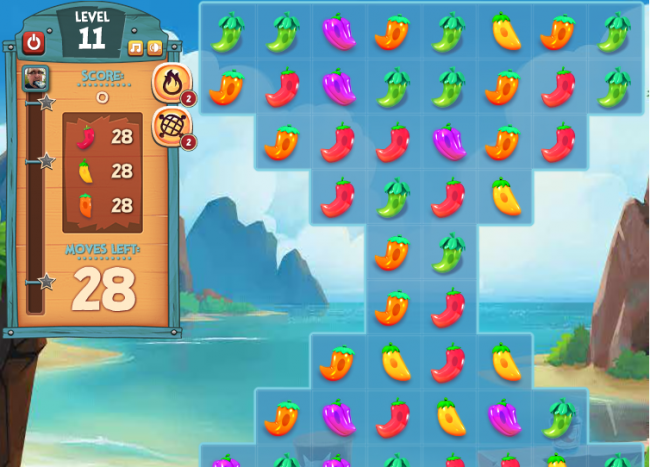Image resolution: width=650 pixels, height=467 pixels.
Task: Pick the purple pepper in the third row
Action: [450, 142]
